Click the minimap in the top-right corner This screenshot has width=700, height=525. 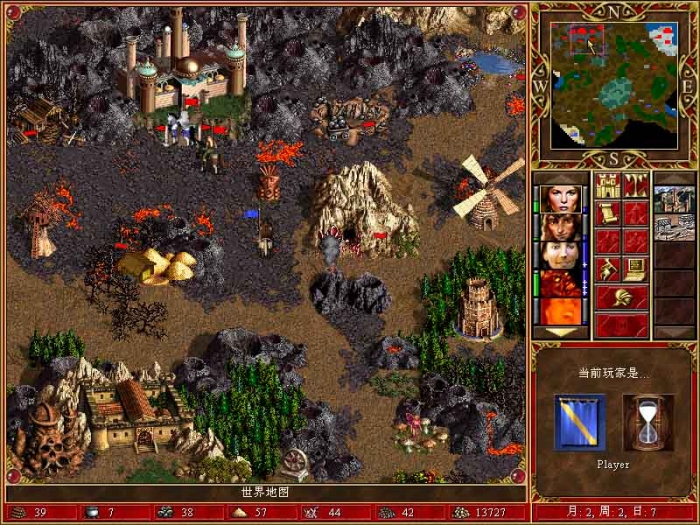point(613,81)
